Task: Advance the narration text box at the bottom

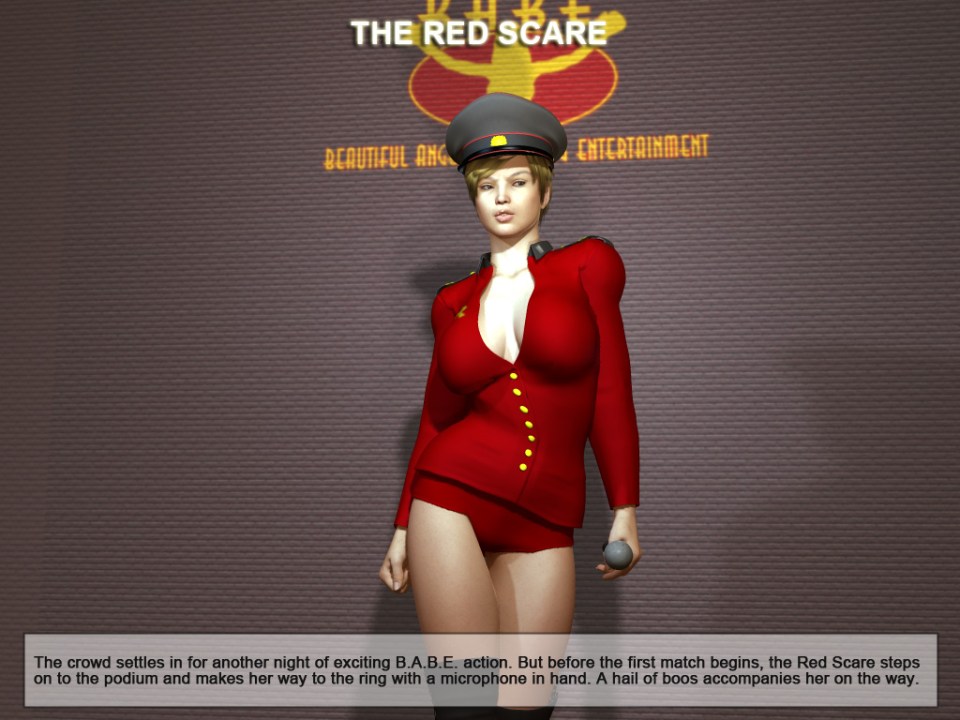Action: (480, 670)
